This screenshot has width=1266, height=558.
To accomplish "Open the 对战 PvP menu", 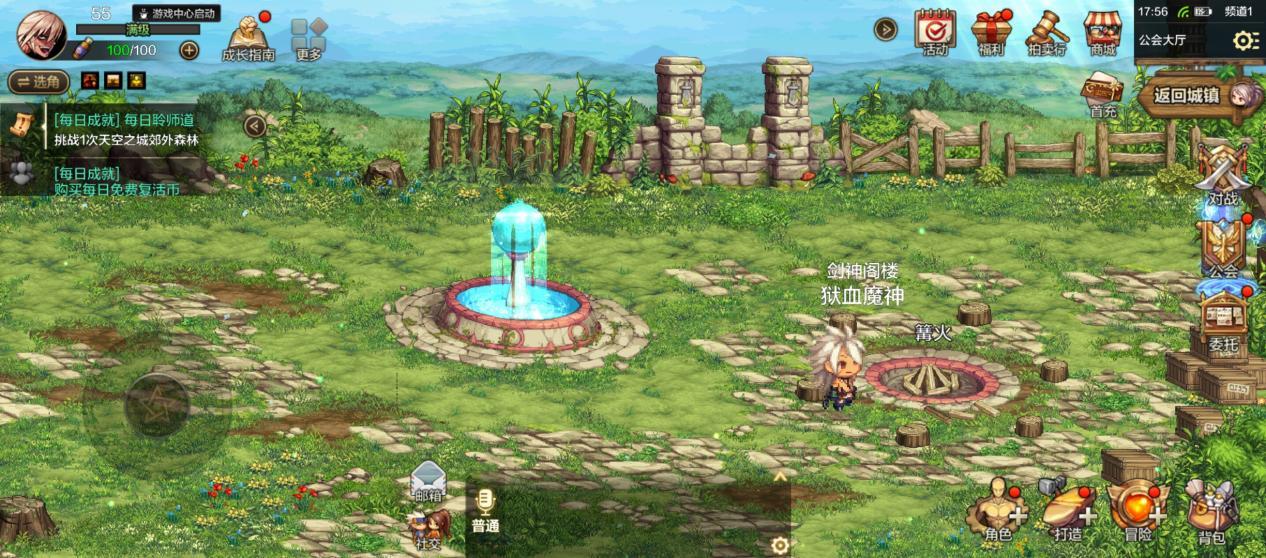I will (1223, 176).
